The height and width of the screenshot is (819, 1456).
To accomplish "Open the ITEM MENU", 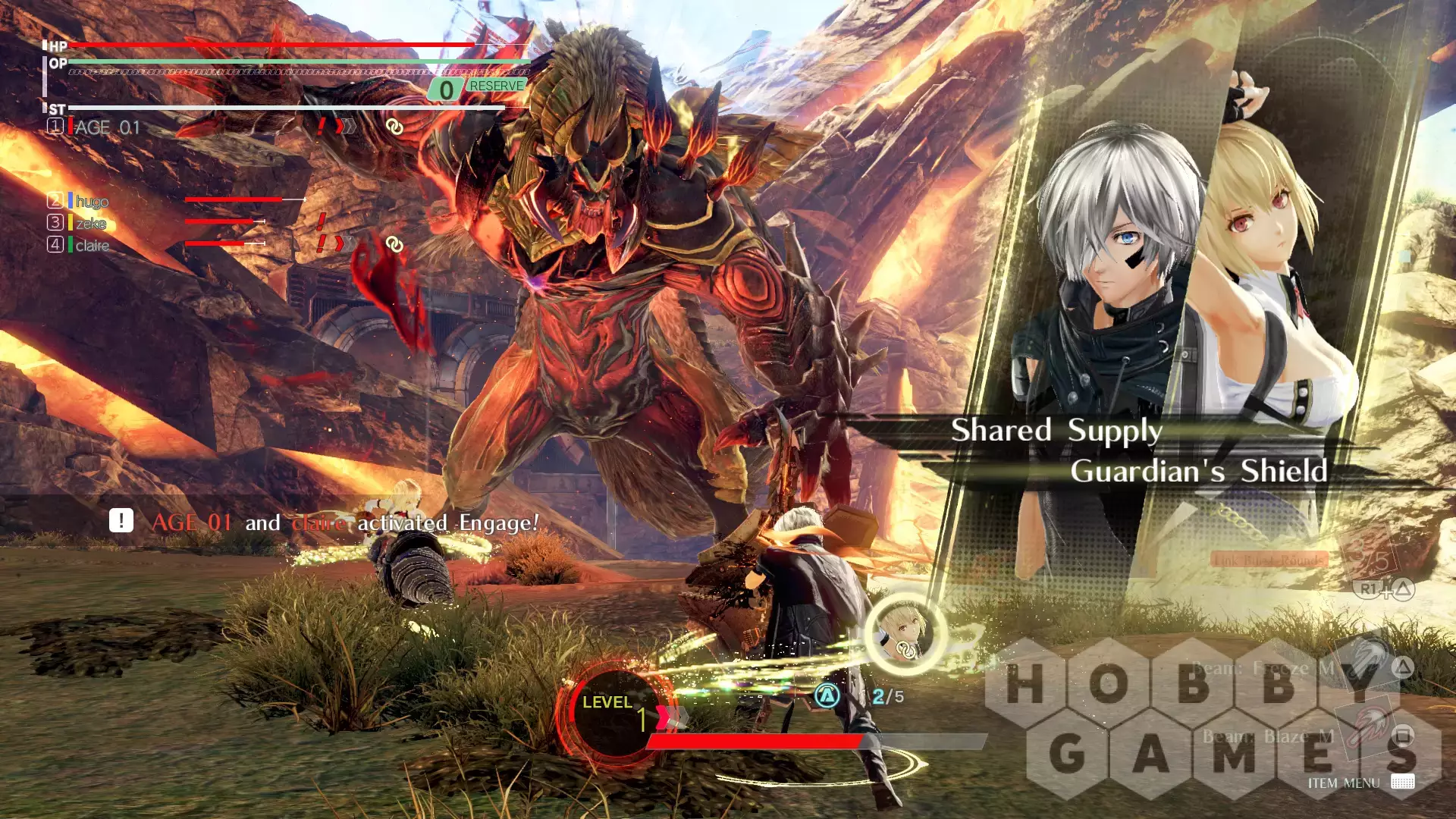I will [1343, 783].
